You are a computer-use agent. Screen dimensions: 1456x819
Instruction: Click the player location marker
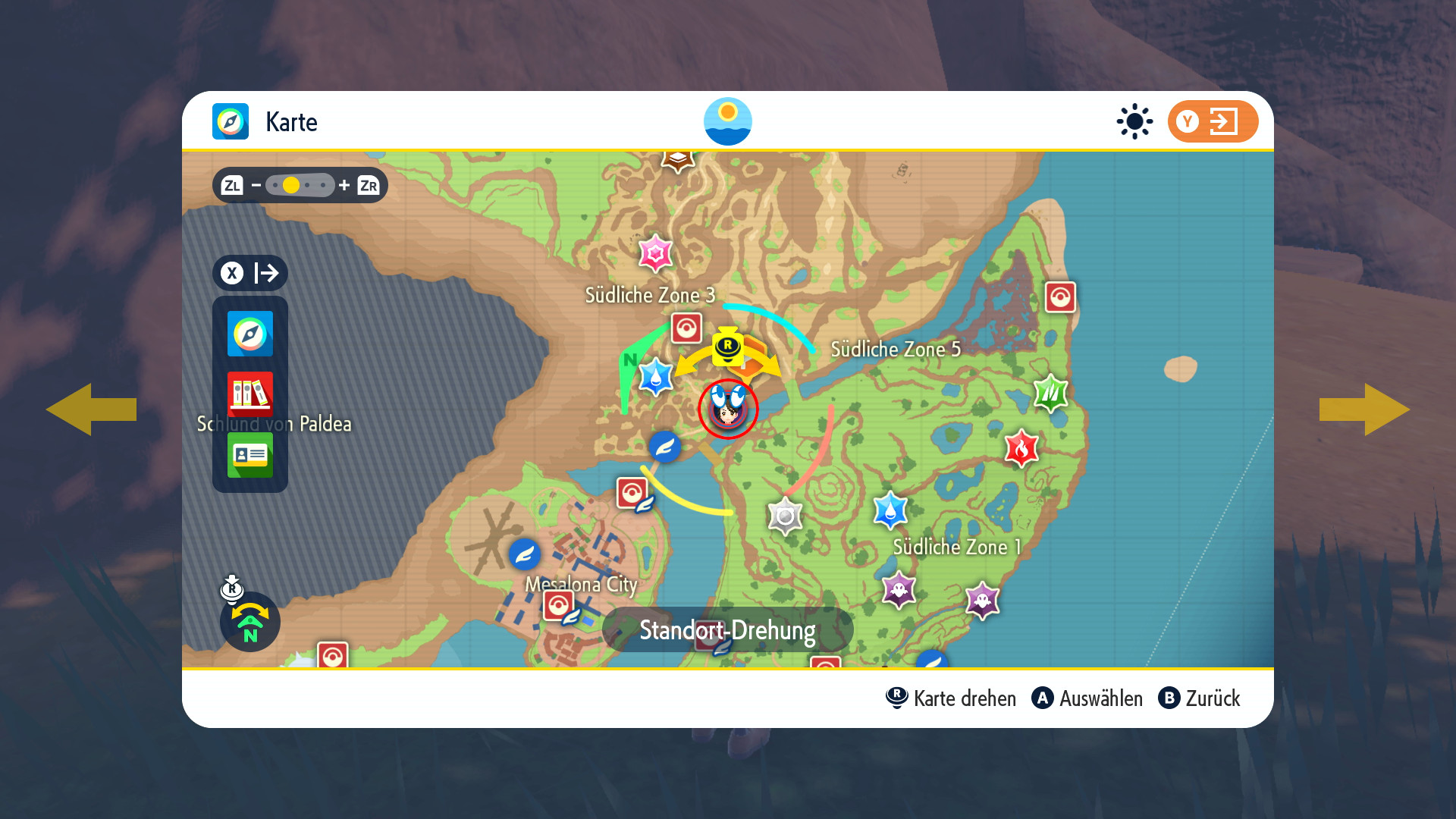point(728,409)
